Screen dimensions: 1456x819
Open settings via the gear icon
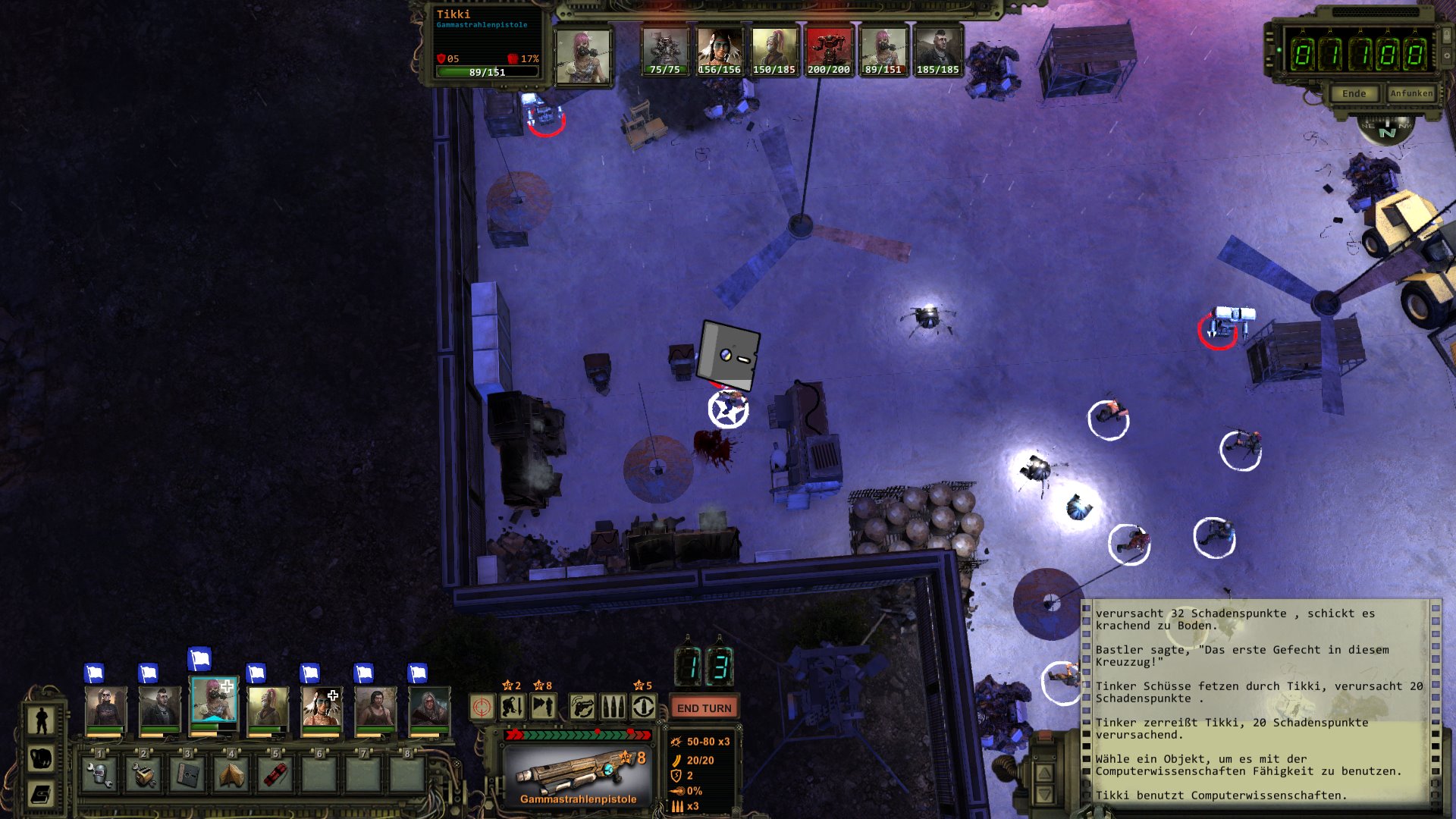click(x=1447, y=55)
